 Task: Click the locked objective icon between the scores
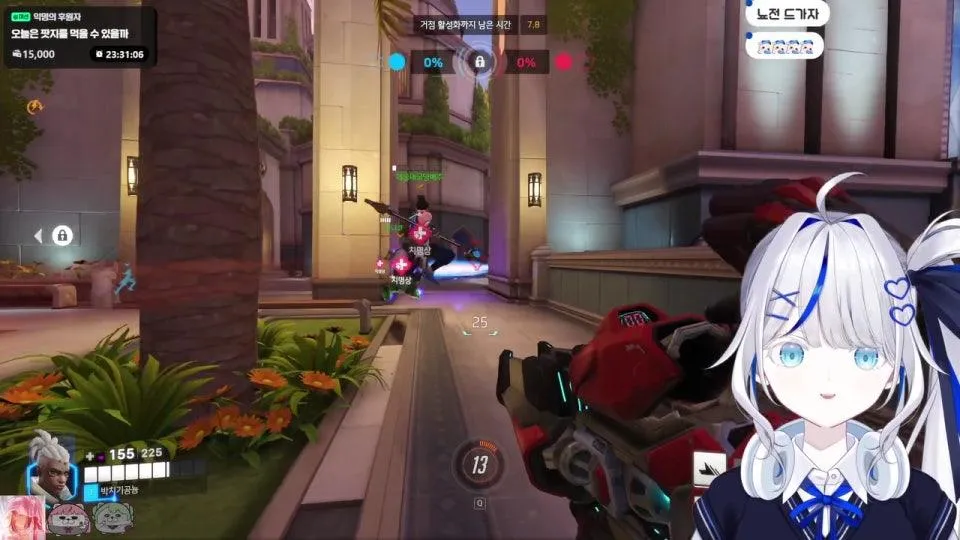(x=480, y=62)
